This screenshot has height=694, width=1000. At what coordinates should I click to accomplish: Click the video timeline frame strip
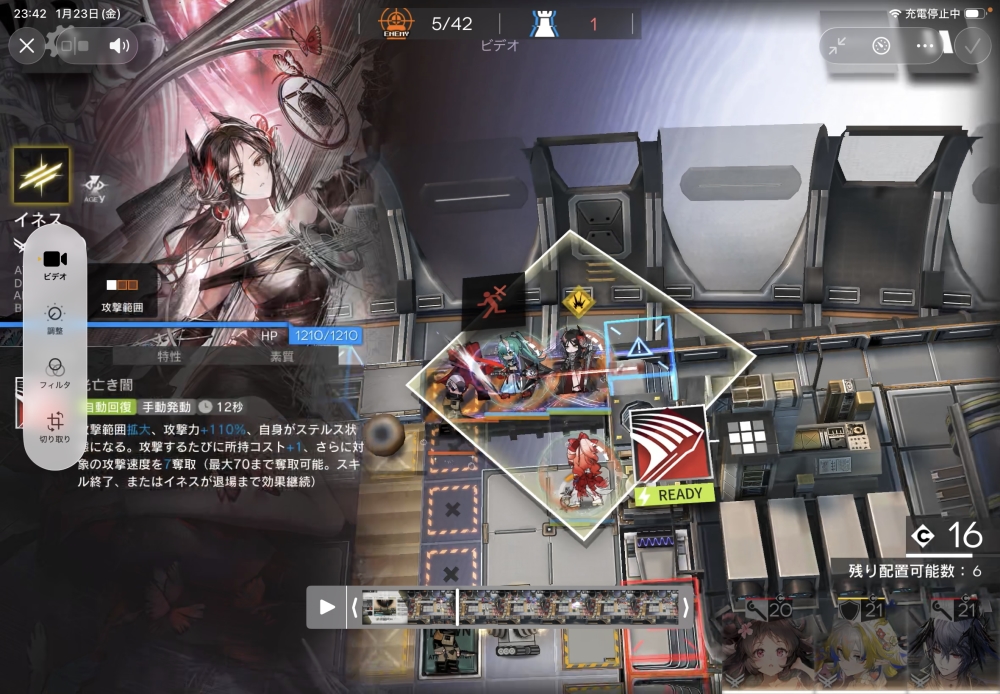point(520,606)
